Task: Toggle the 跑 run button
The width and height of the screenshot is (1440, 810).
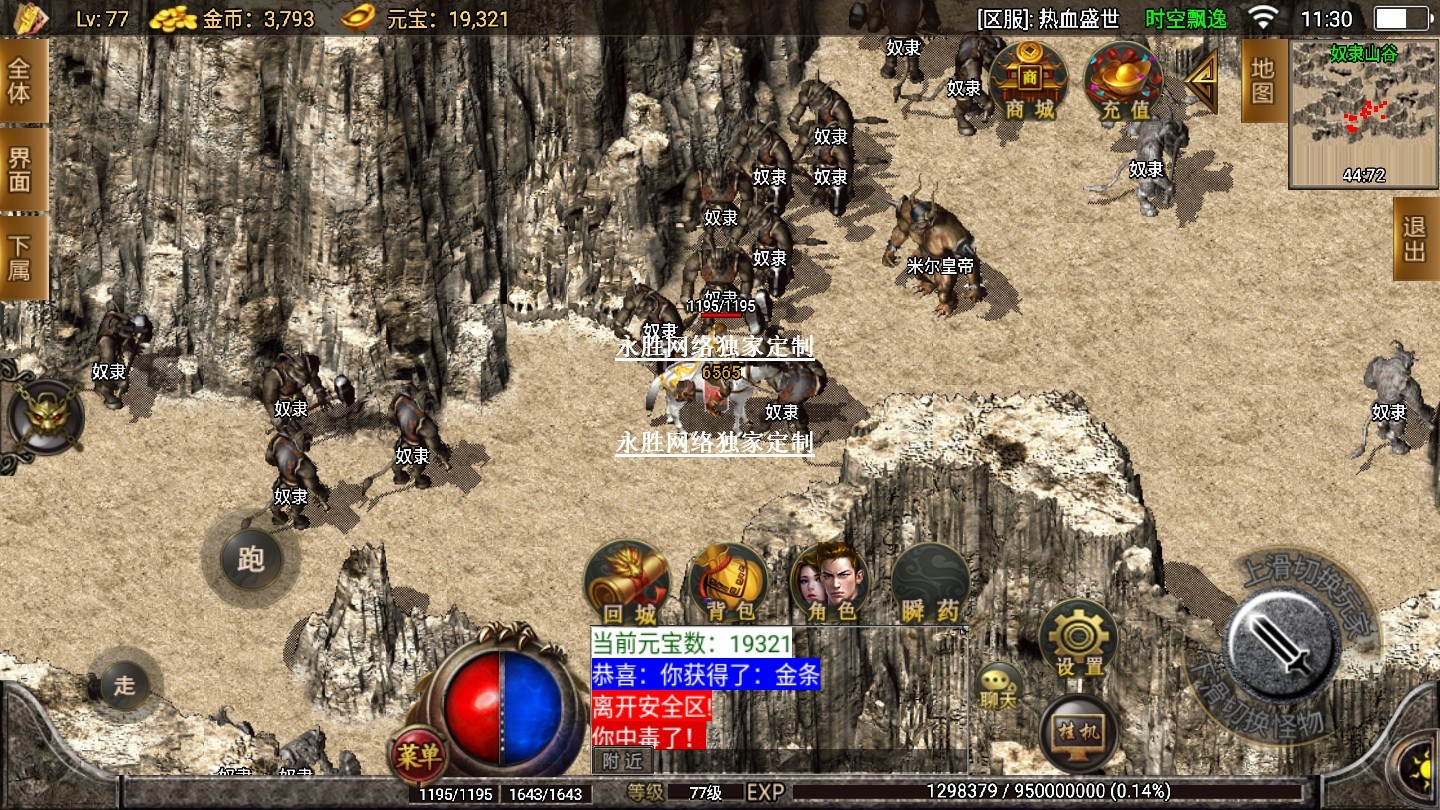Action: 250,559
